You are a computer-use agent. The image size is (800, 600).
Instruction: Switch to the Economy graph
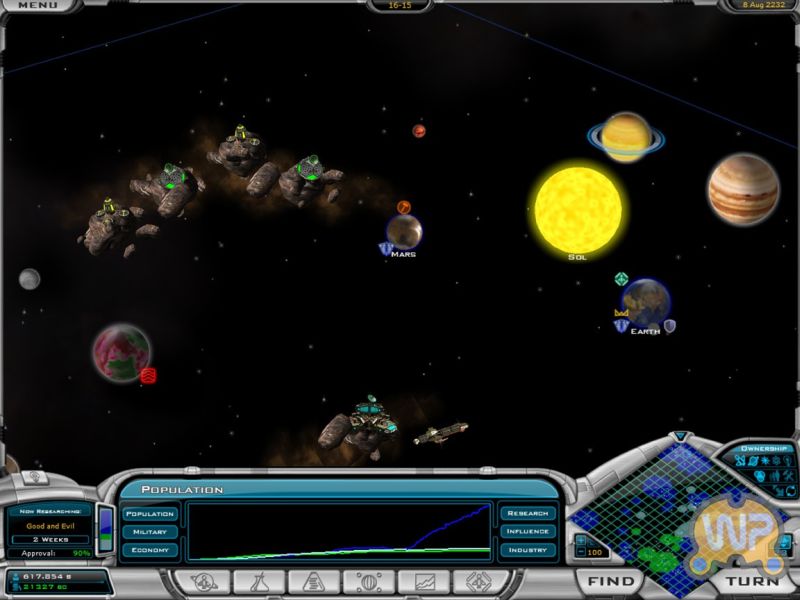coord(150,550)
